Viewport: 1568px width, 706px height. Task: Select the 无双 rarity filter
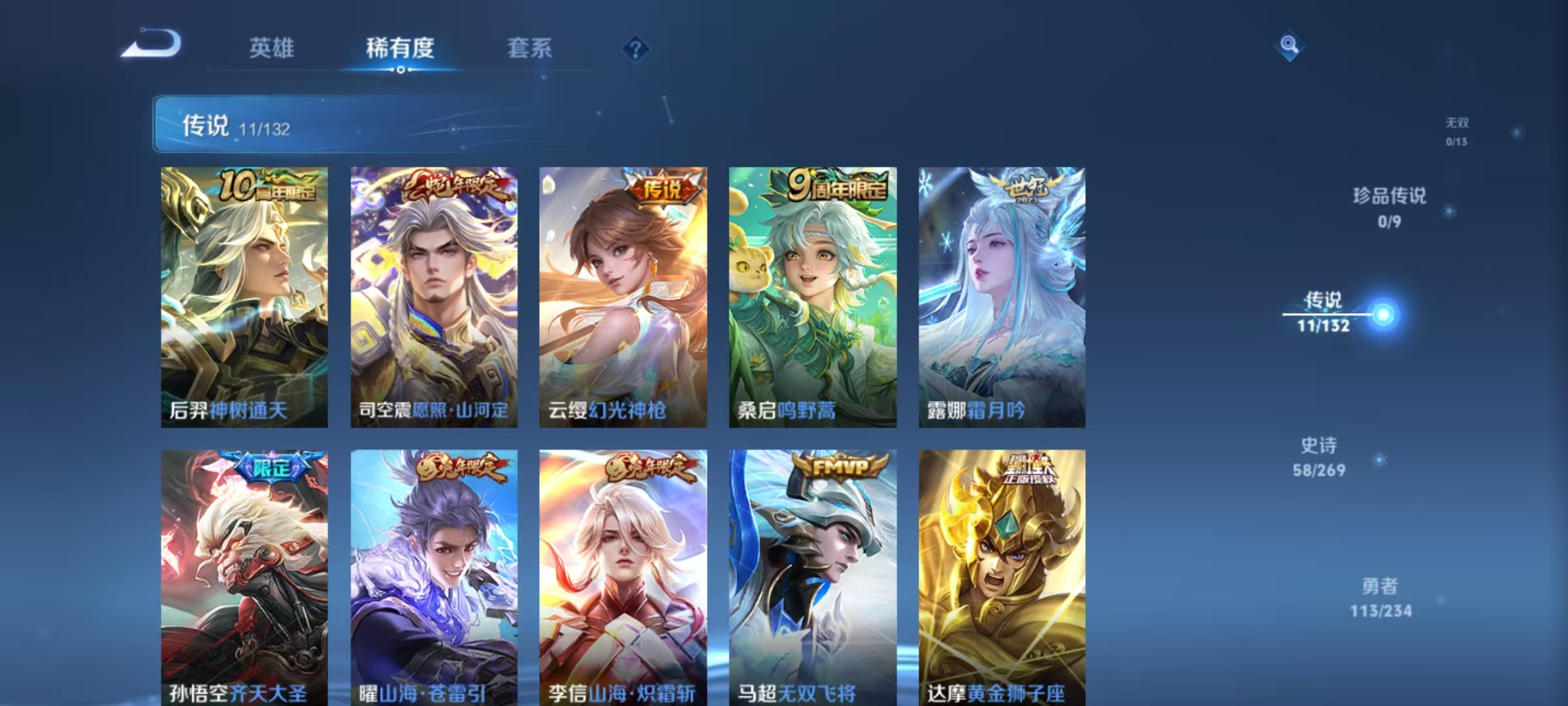coord(1458,127)
